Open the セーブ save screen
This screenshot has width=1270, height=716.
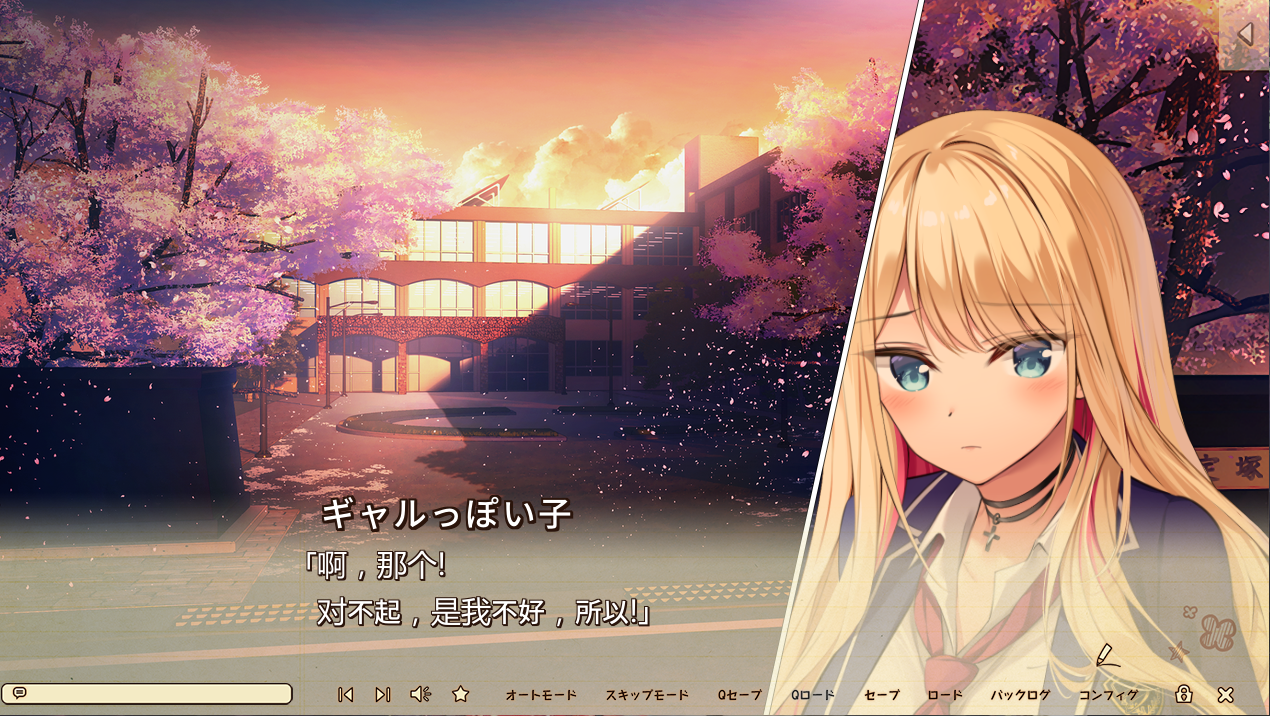click(882, 695)
